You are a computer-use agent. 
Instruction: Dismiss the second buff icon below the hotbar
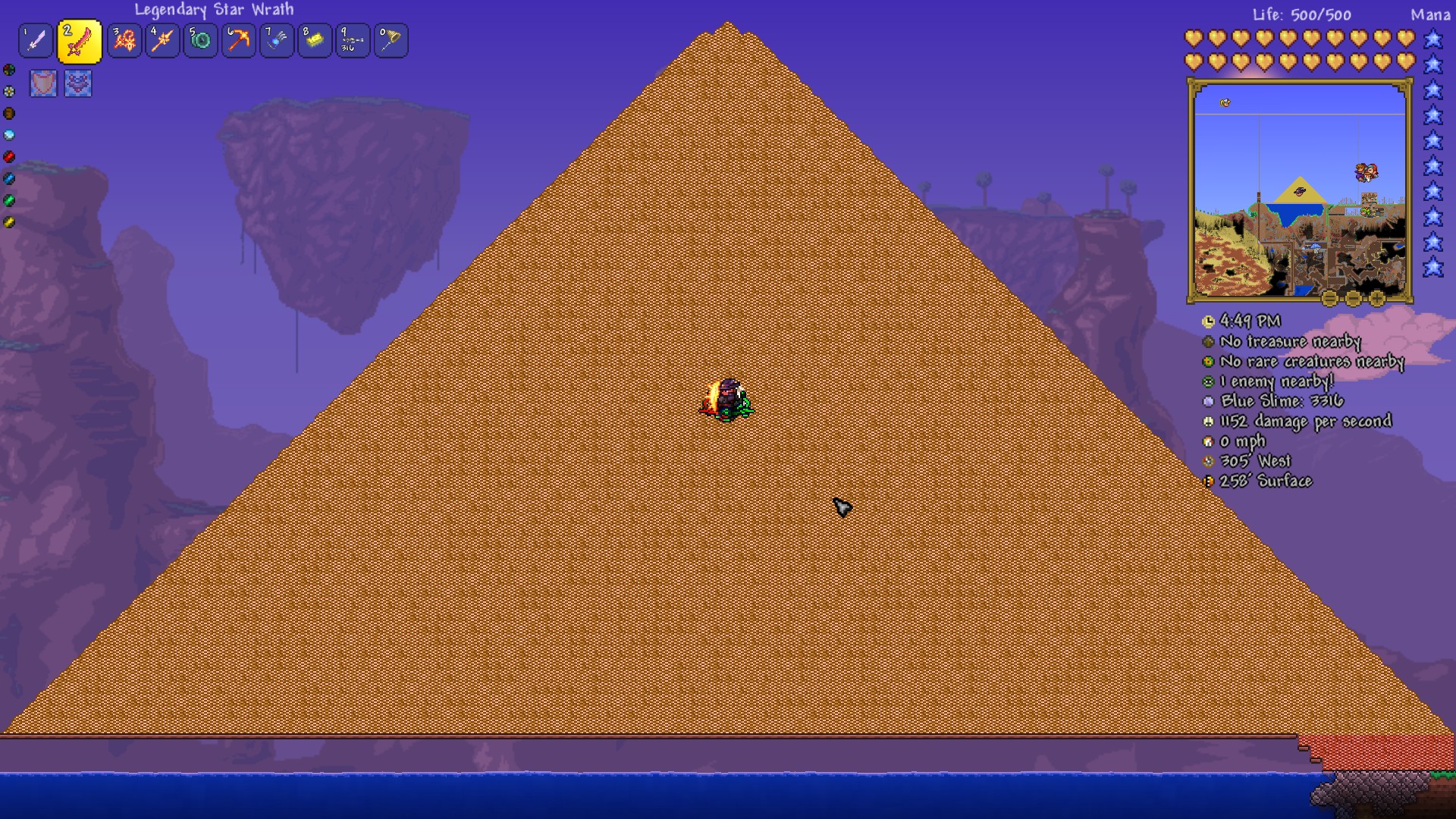coord(79,83)
